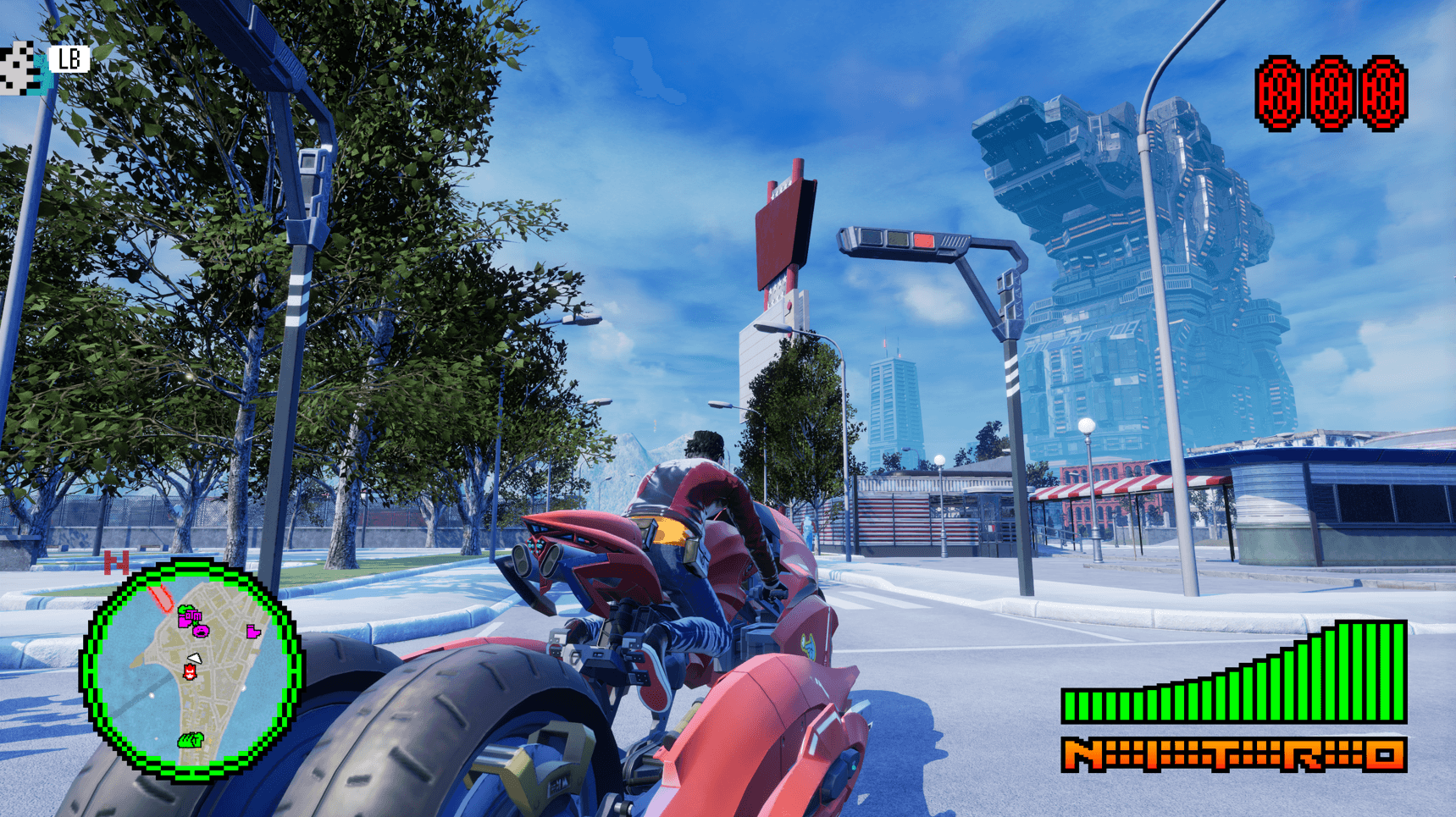This screenshot has width=1456, height=817.
Task: Click the white player arrow on the minimap
Action: (x=194, y=658)
